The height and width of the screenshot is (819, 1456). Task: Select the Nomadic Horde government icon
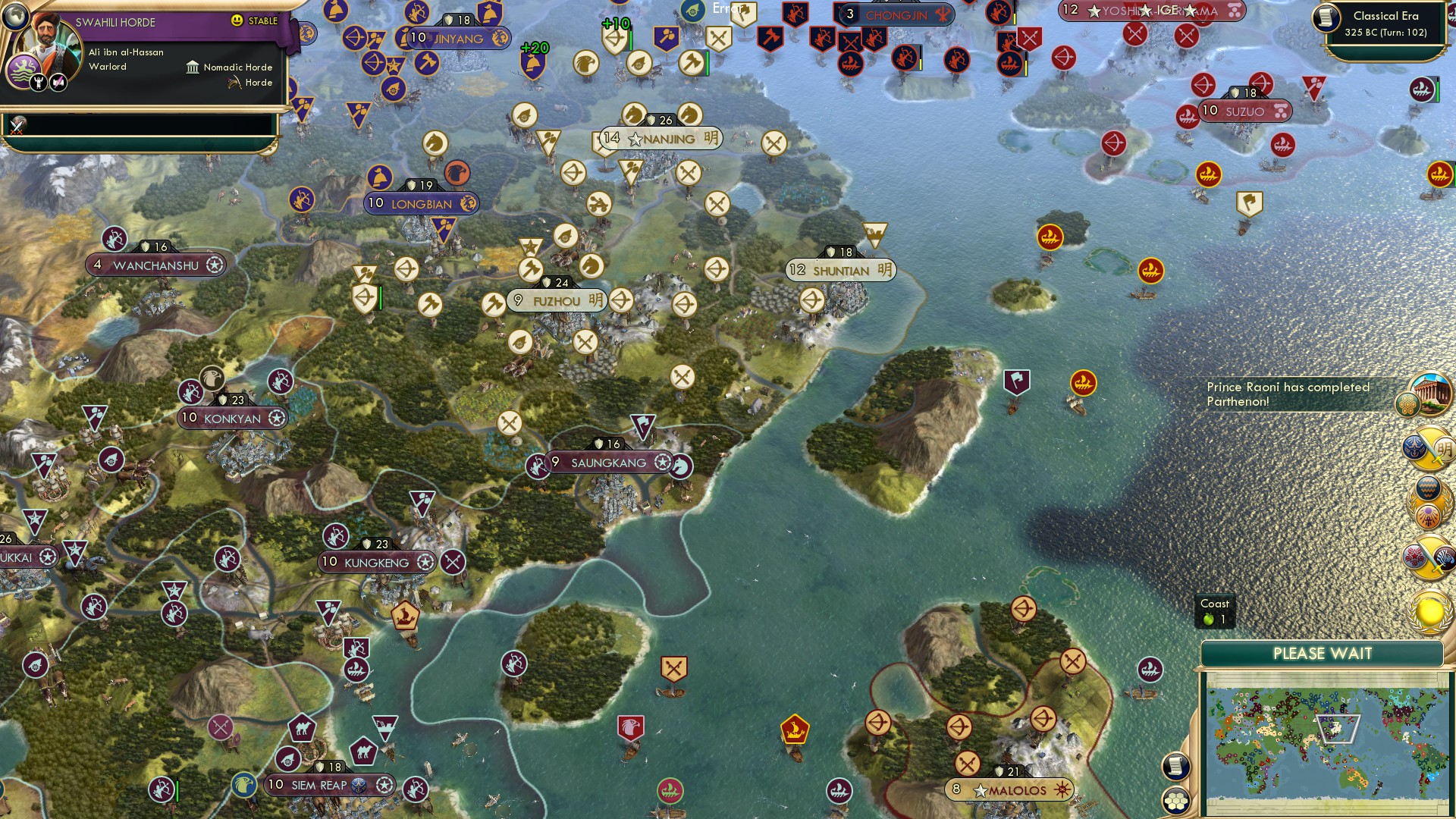pyautogui.click(x=192, y=68)
